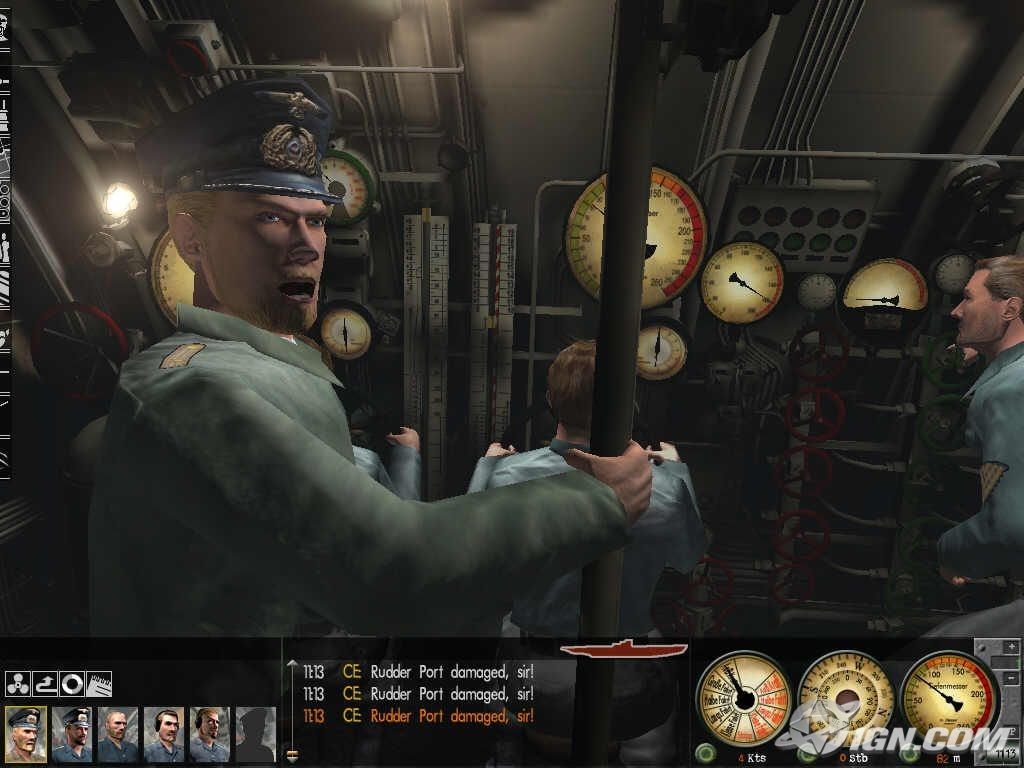Choose the second capped officer portrait

(x=71, y=734)
